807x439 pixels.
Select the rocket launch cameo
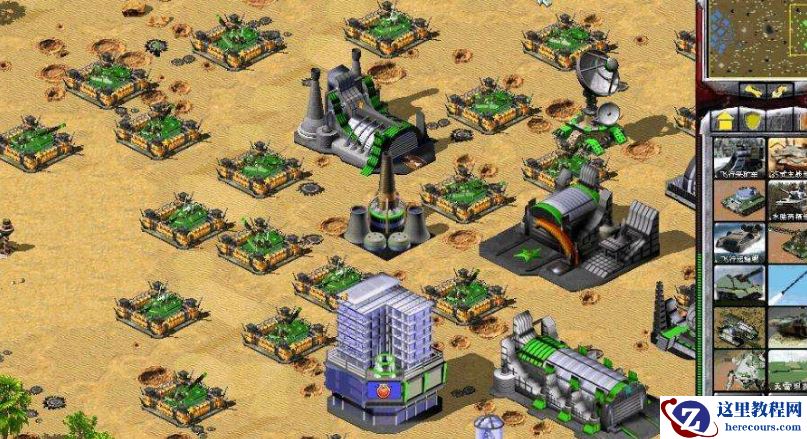pyautogui.click(x=788, y=286)
